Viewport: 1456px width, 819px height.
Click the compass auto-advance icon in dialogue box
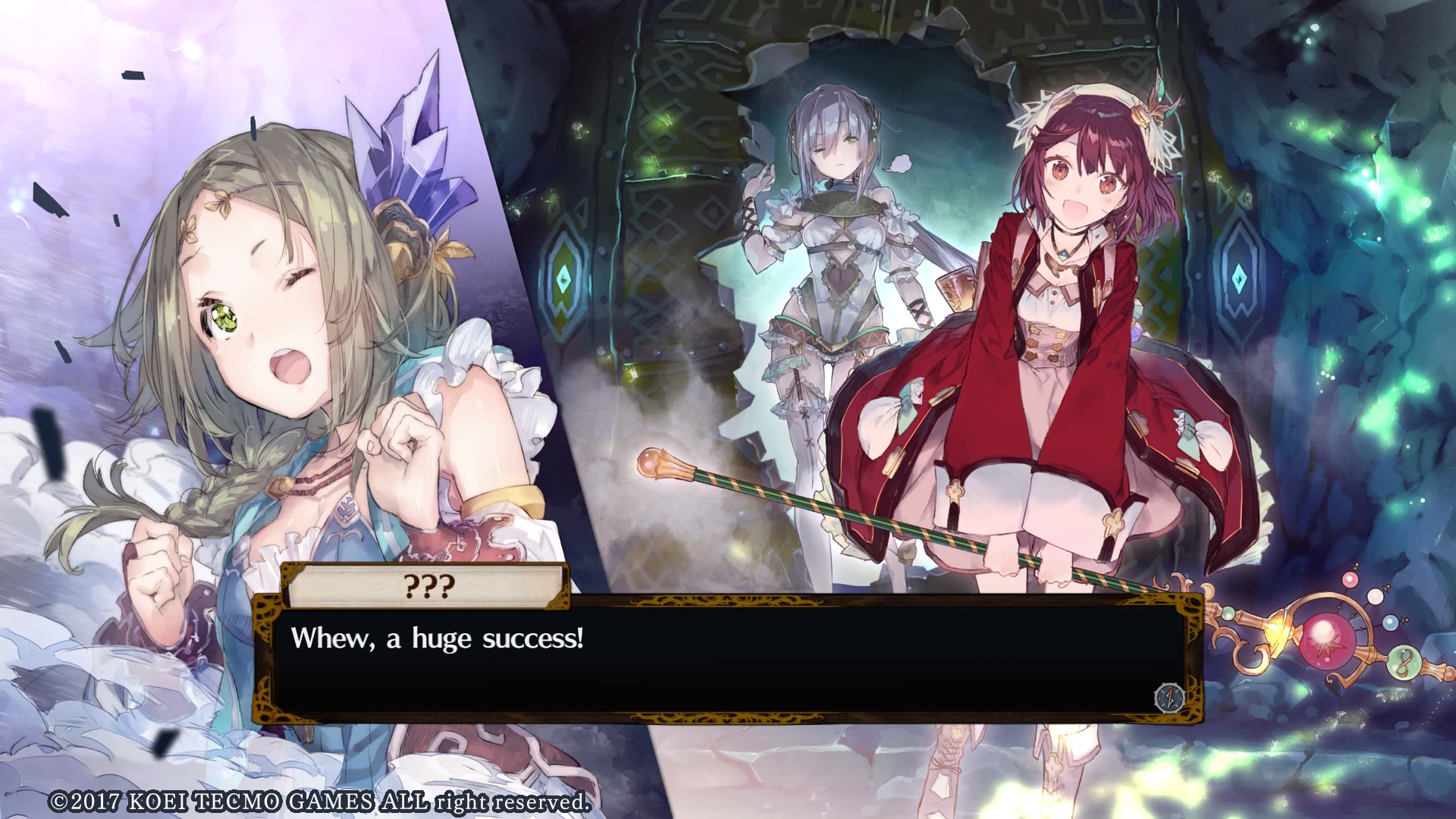click(x=1170, y=698)
